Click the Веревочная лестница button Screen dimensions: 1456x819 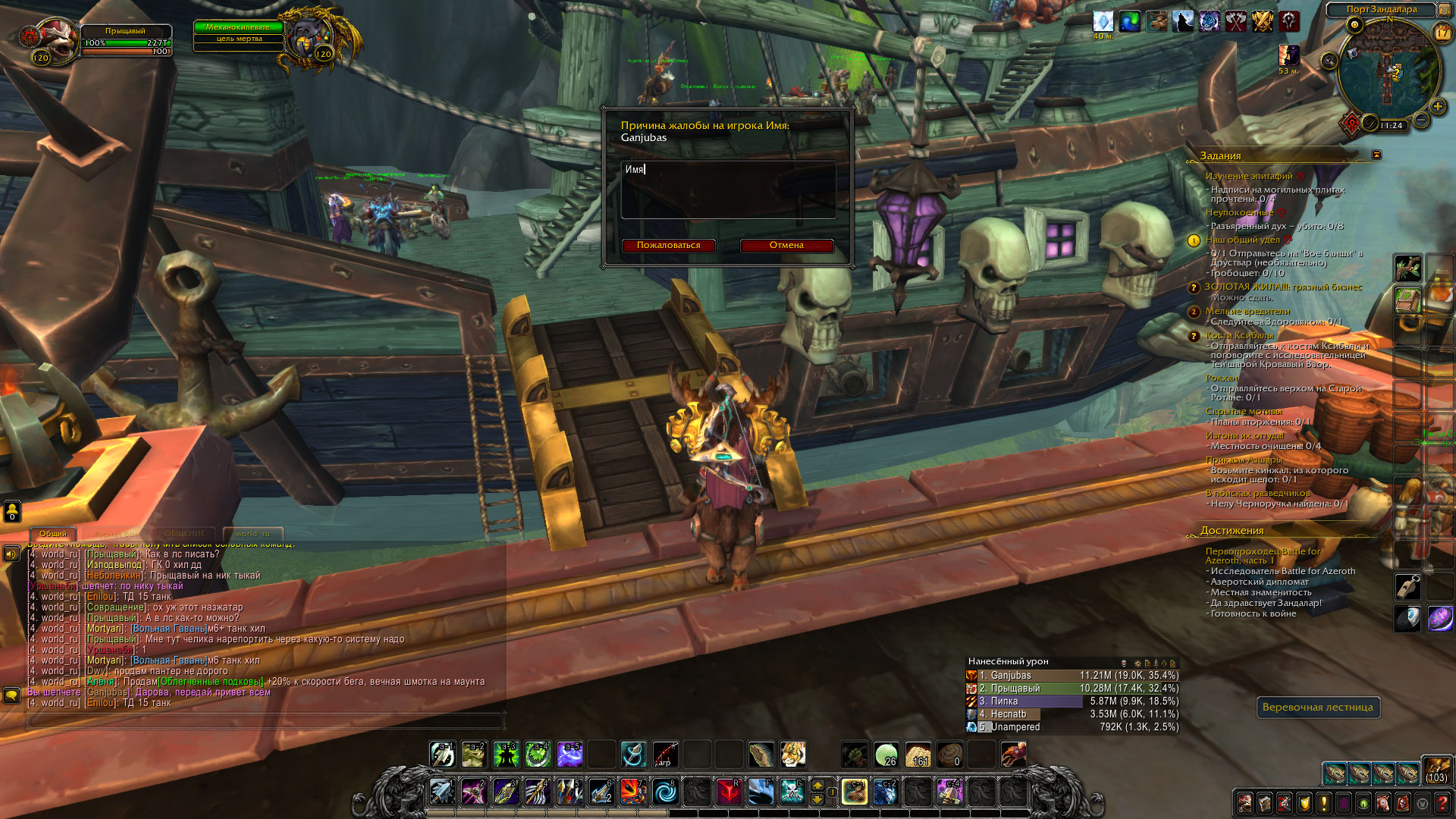(x=1317, y=707)
